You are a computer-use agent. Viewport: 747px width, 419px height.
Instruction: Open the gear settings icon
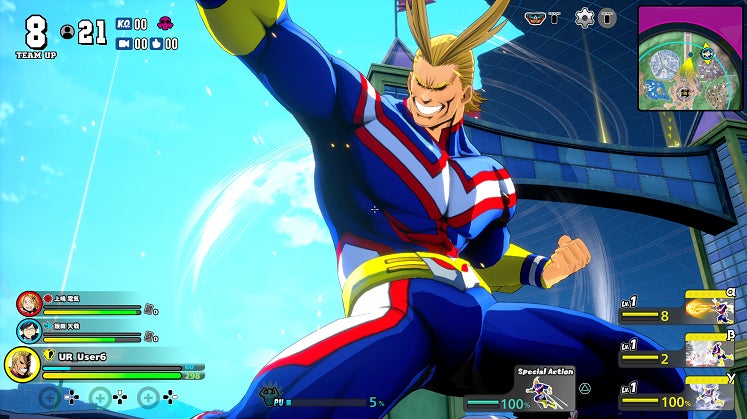click(585, 17)
